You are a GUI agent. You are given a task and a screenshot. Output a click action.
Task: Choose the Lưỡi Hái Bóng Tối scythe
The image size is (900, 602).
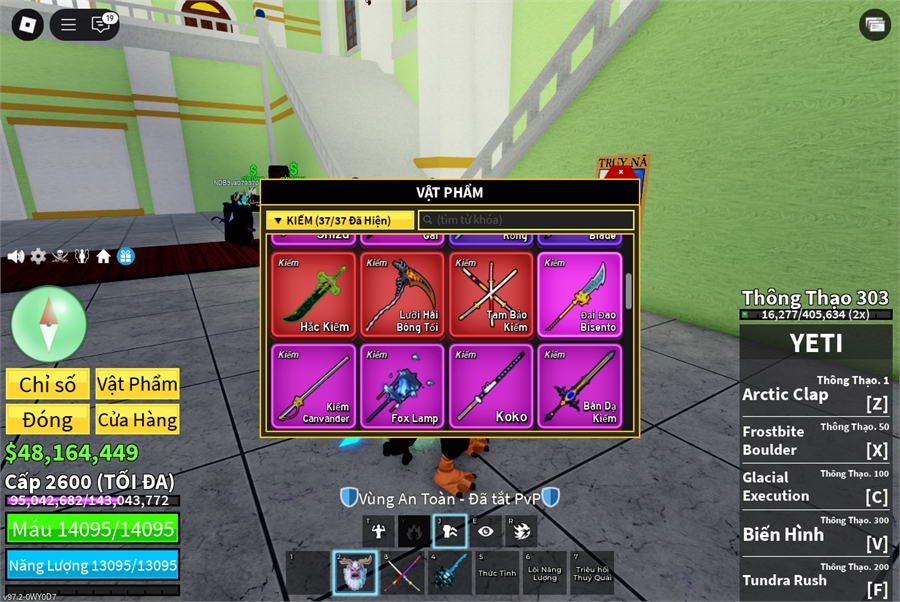[x=402, y=294]
